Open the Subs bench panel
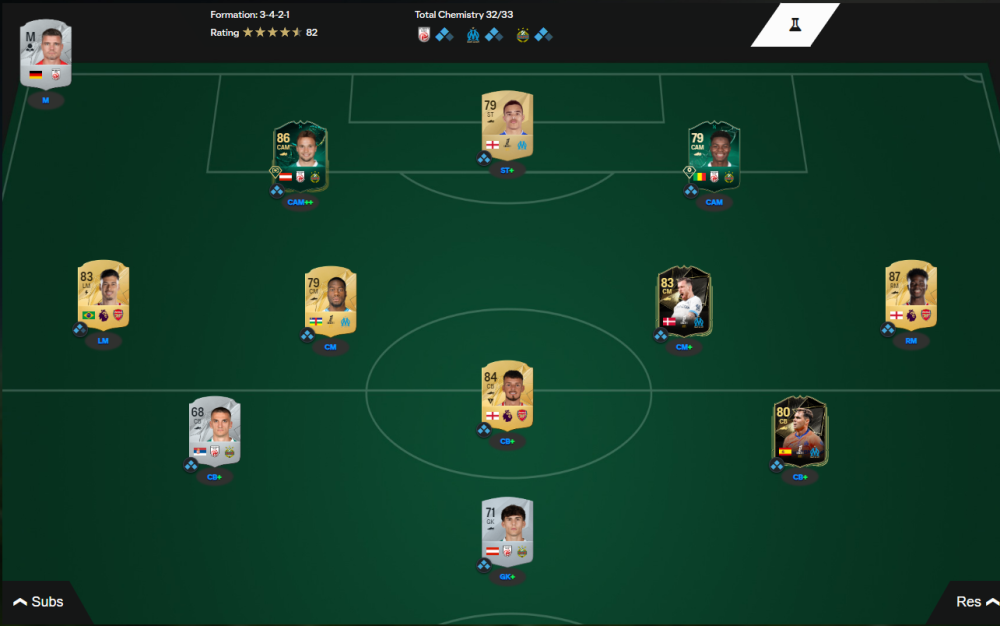 click(38, 602)
